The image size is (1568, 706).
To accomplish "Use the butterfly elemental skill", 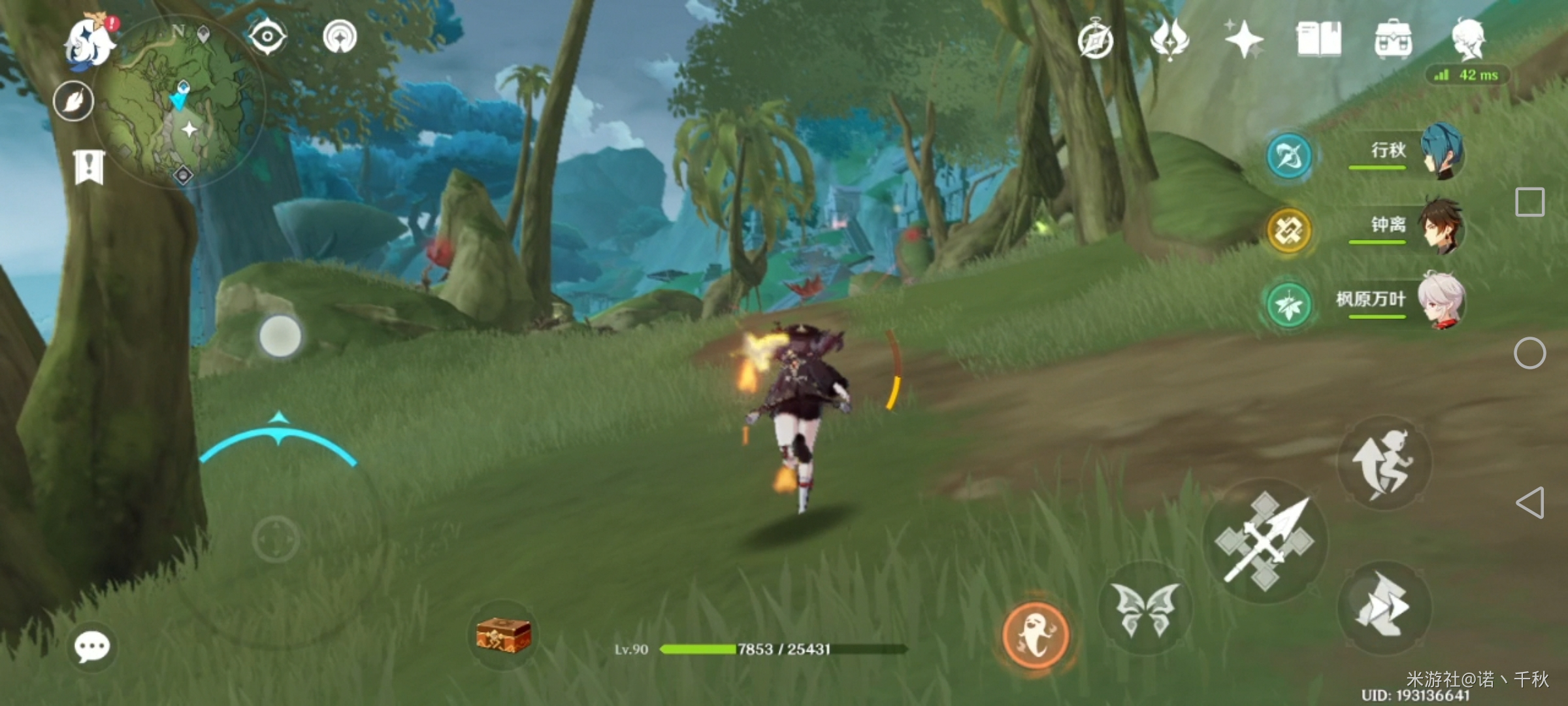I will (1145, 609).
